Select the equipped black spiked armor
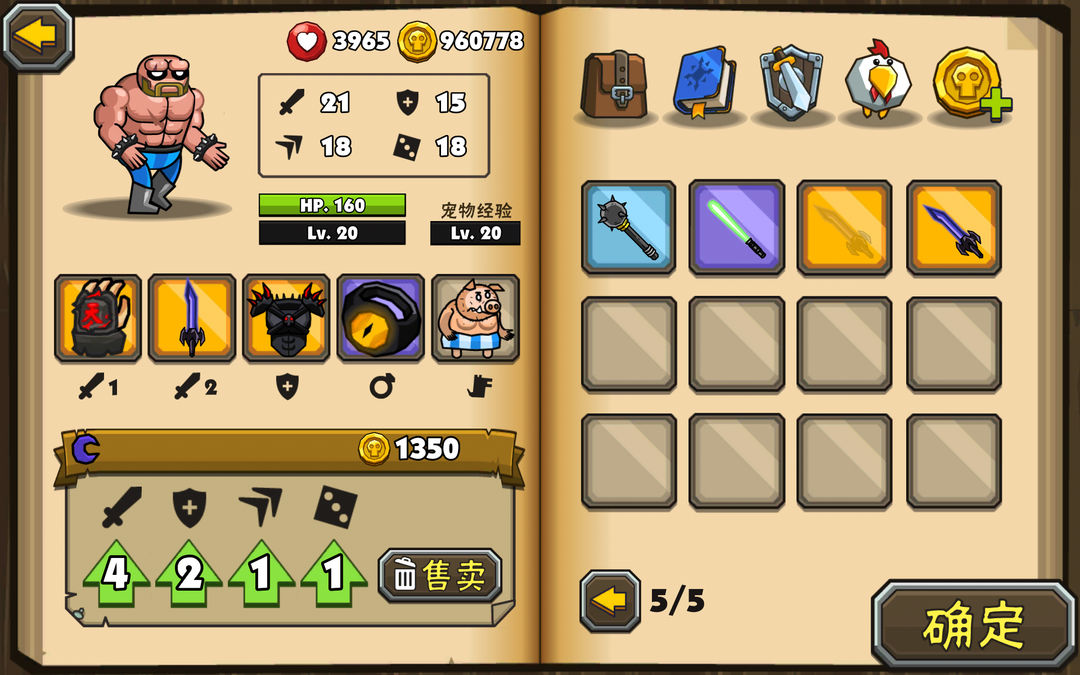The image size is (1080, 675). tap(286, 318)
